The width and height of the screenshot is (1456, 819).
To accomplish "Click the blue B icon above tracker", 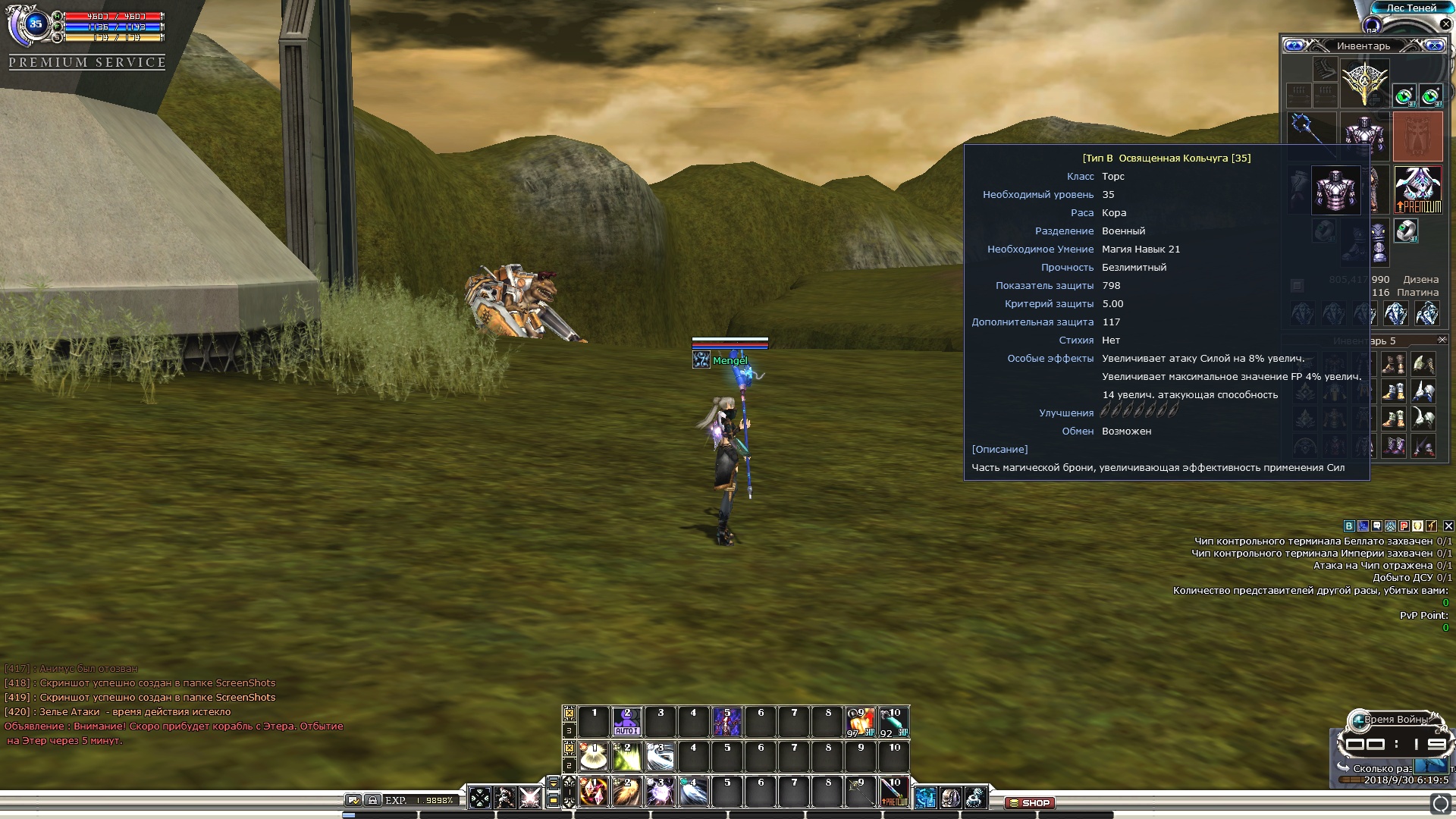I will click(1348, 526).
